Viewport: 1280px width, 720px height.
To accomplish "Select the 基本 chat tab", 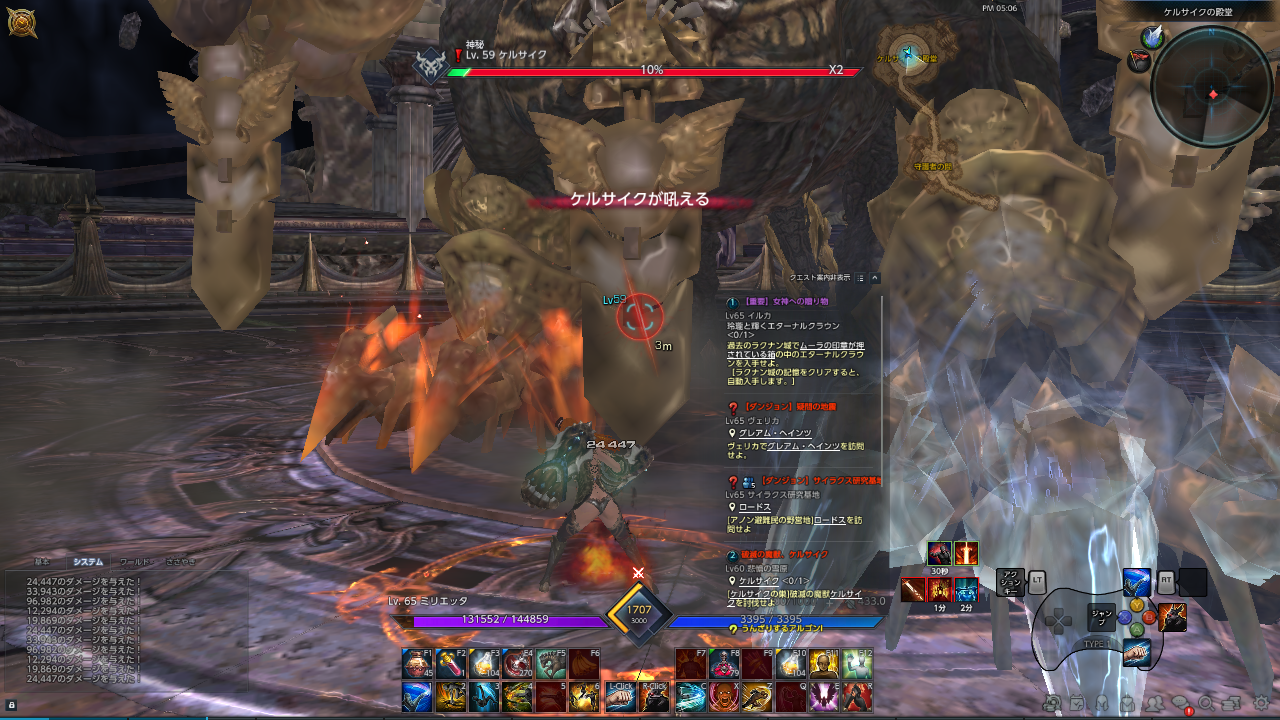I will click(41, 562).
